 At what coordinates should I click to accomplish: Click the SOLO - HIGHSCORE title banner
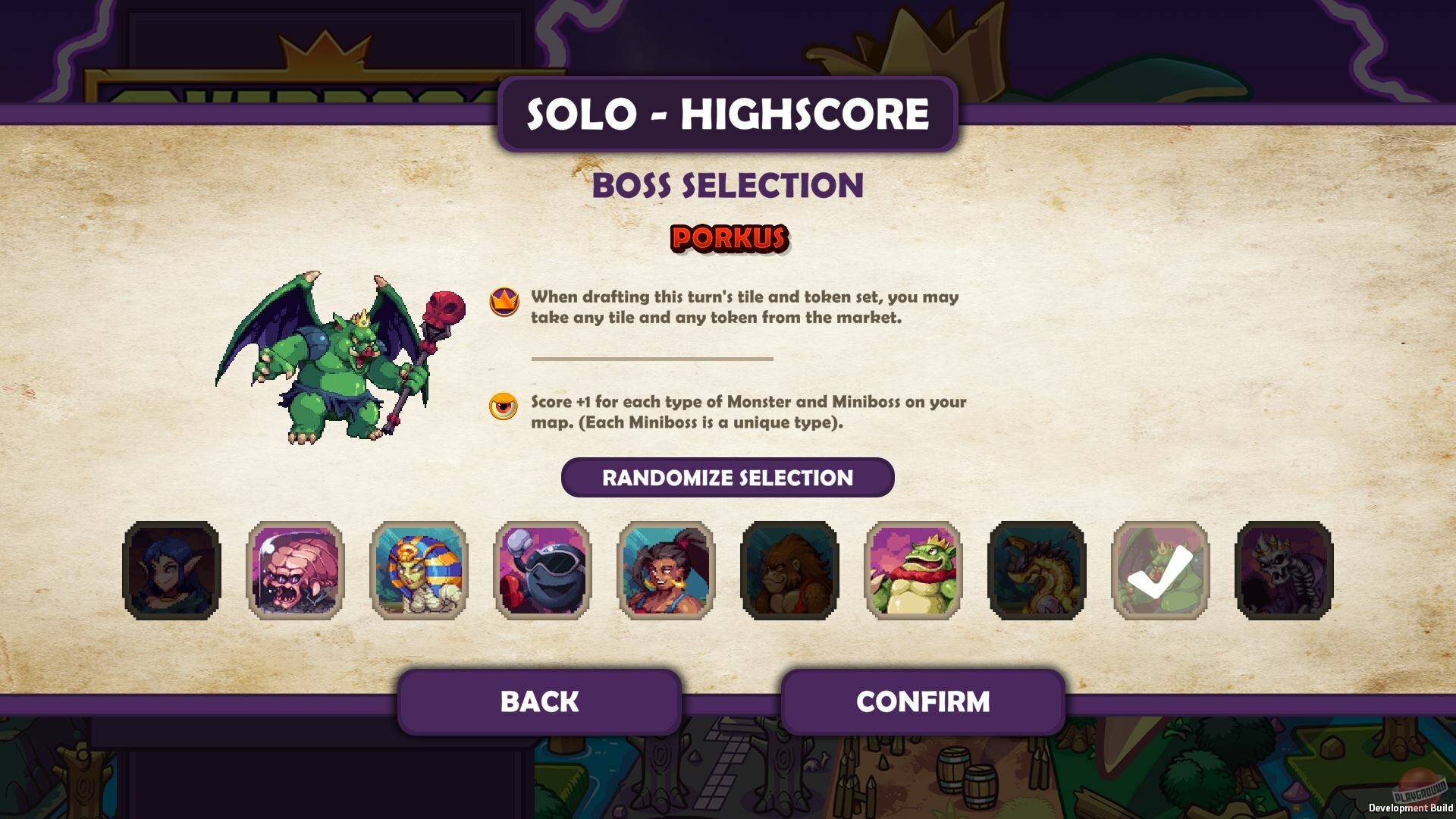point(726,115)
